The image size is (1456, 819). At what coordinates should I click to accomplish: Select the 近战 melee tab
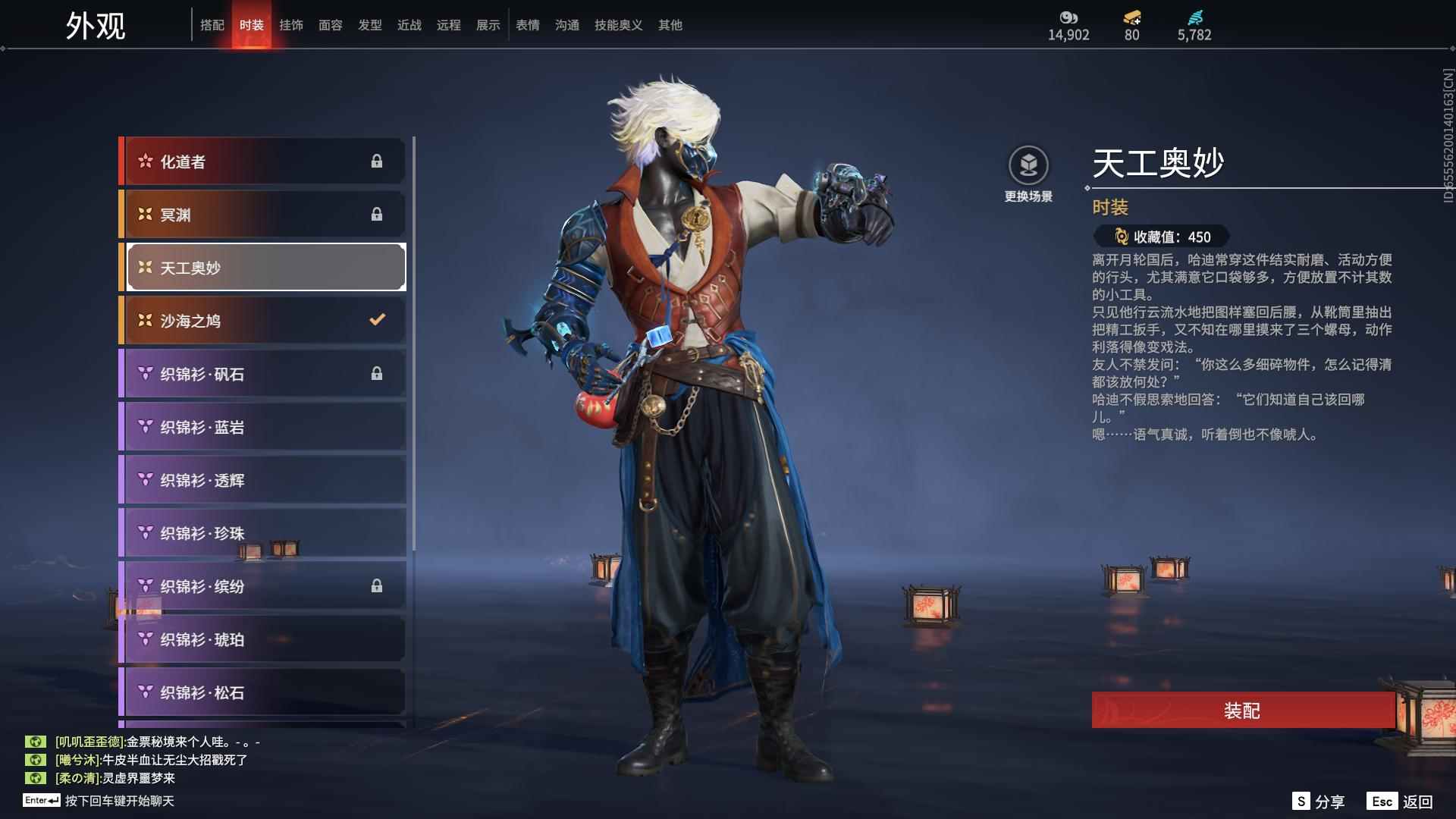409,25
